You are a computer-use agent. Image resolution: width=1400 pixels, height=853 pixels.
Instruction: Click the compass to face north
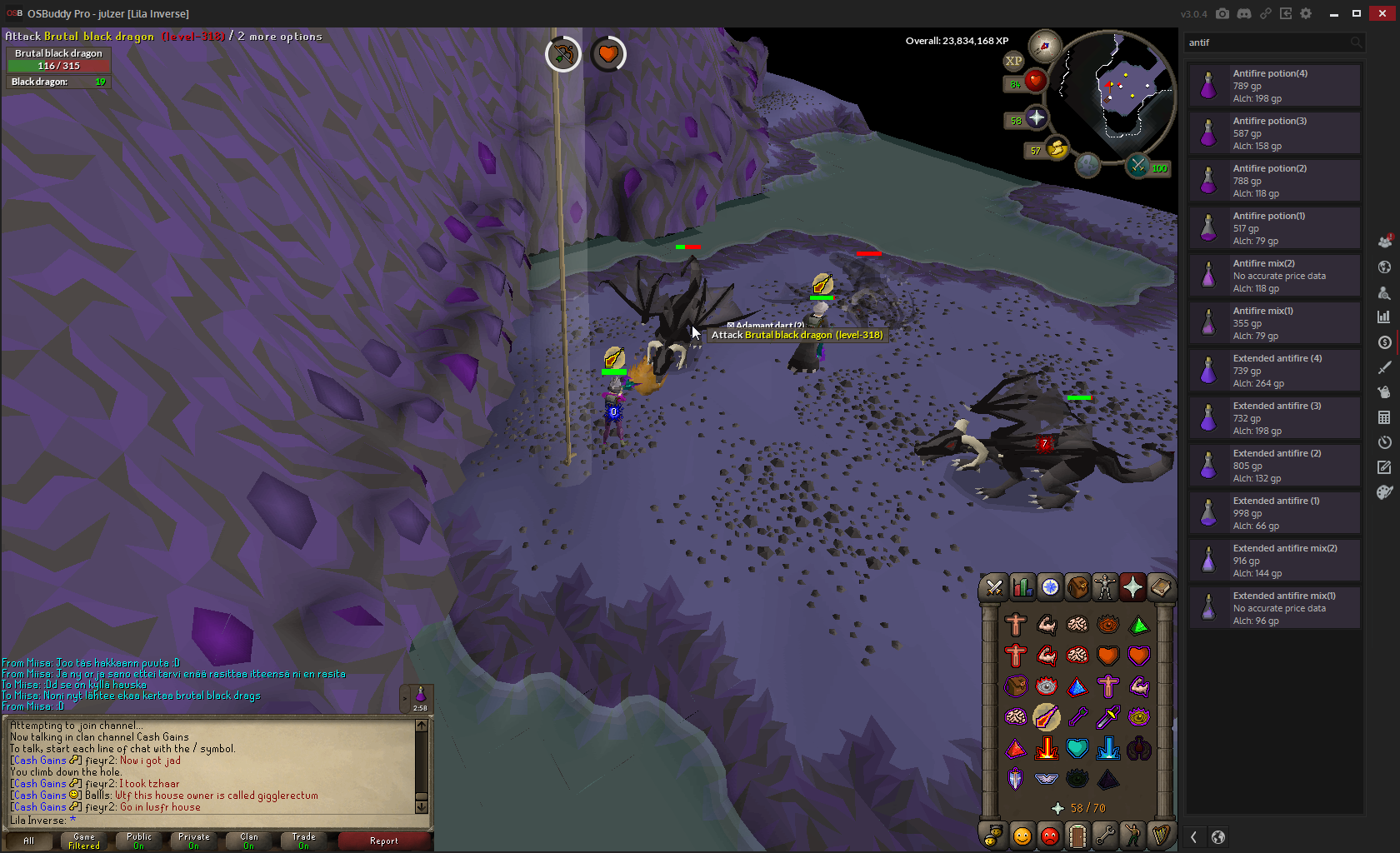coord(1044,46)
